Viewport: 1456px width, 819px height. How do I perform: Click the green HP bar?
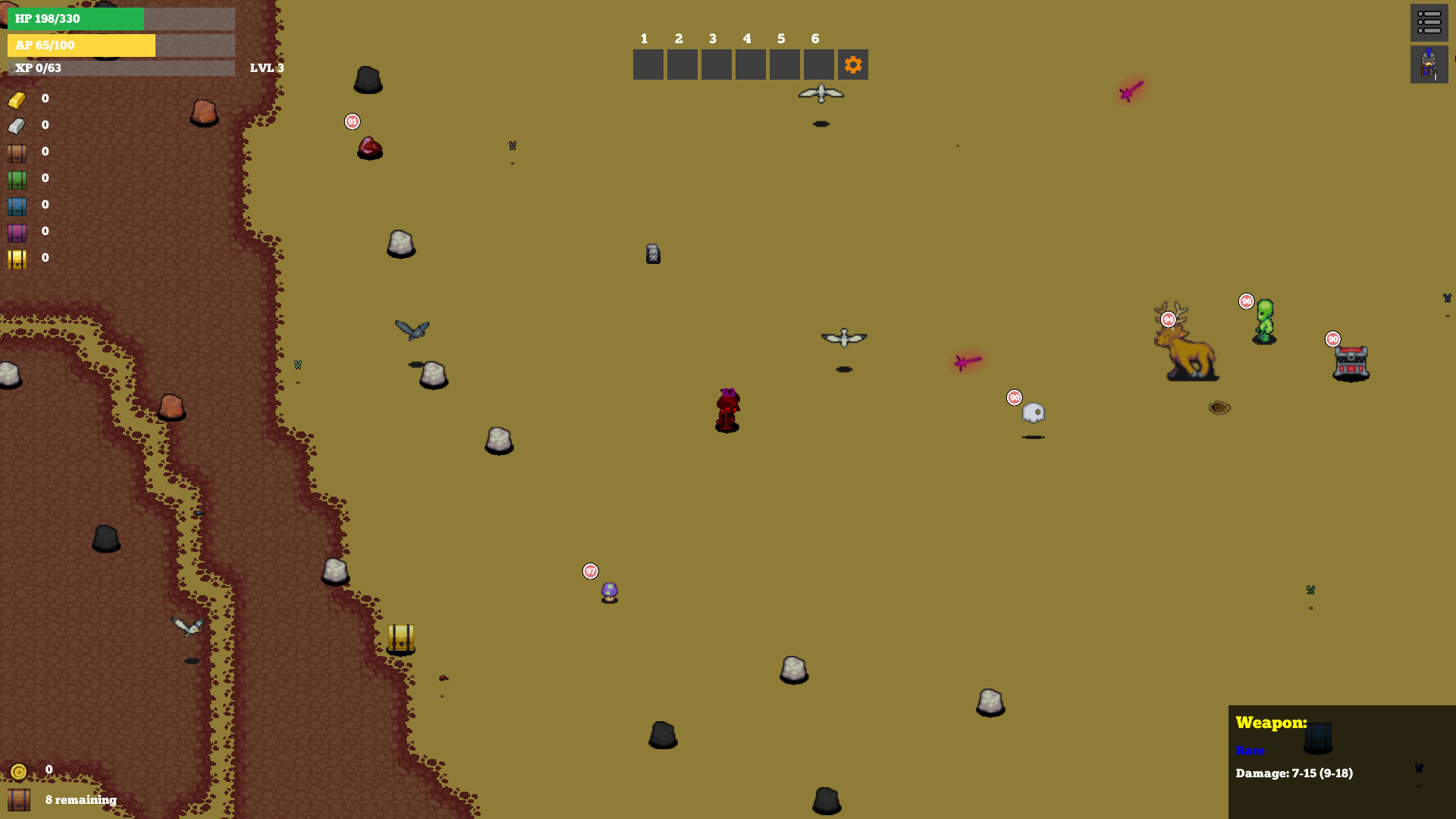[x=76, y=19]
